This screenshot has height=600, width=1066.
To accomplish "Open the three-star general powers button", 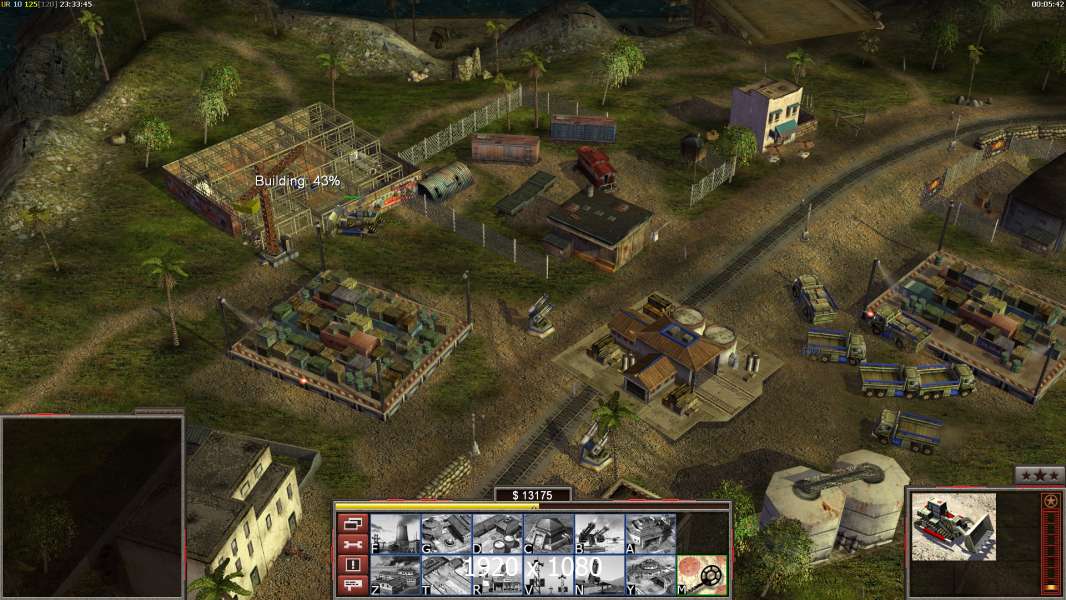I will click(1039, 476).
